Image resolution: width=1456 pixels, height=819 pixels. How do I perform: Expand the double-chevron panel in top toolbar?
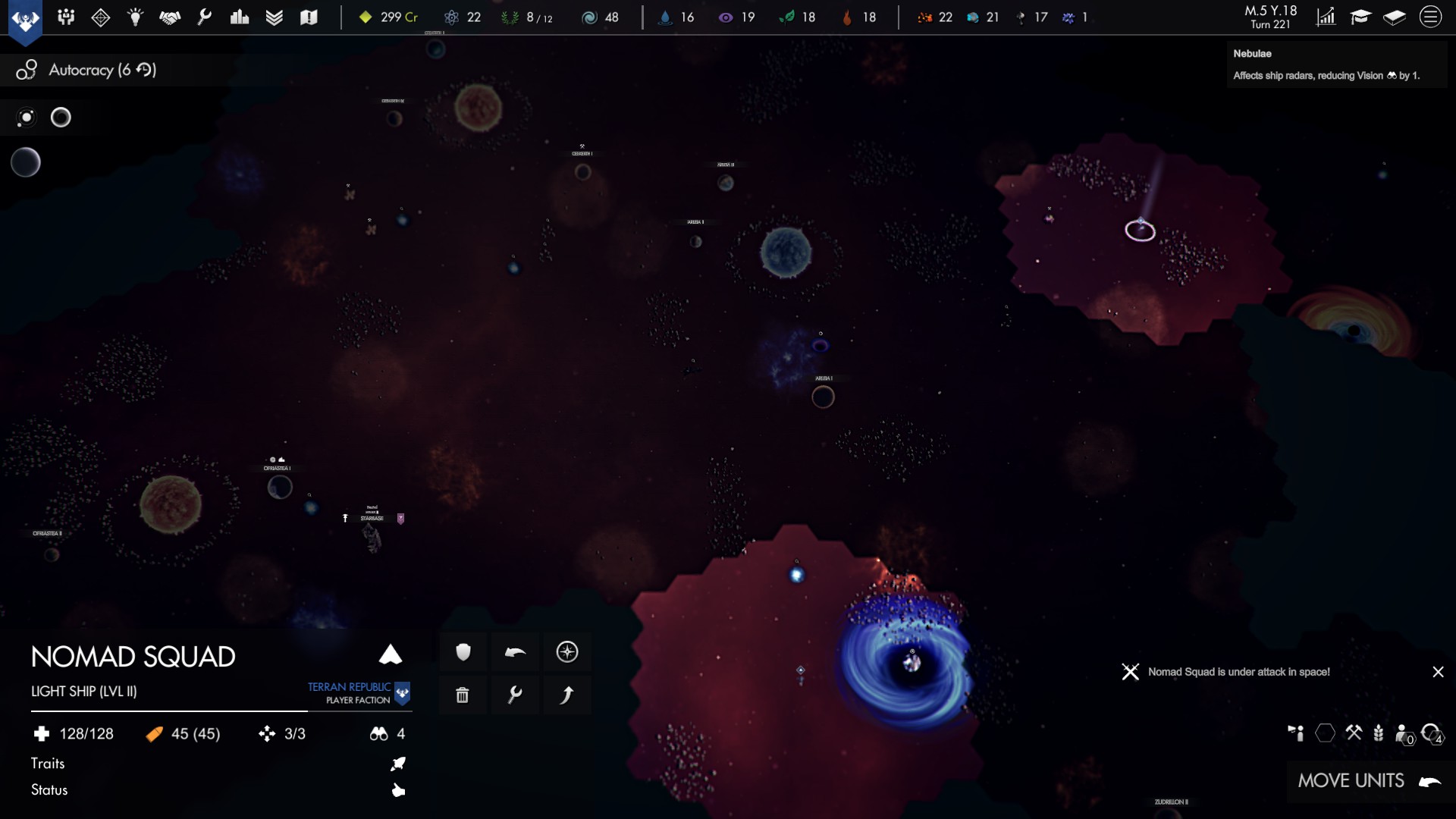click(275, 17)
